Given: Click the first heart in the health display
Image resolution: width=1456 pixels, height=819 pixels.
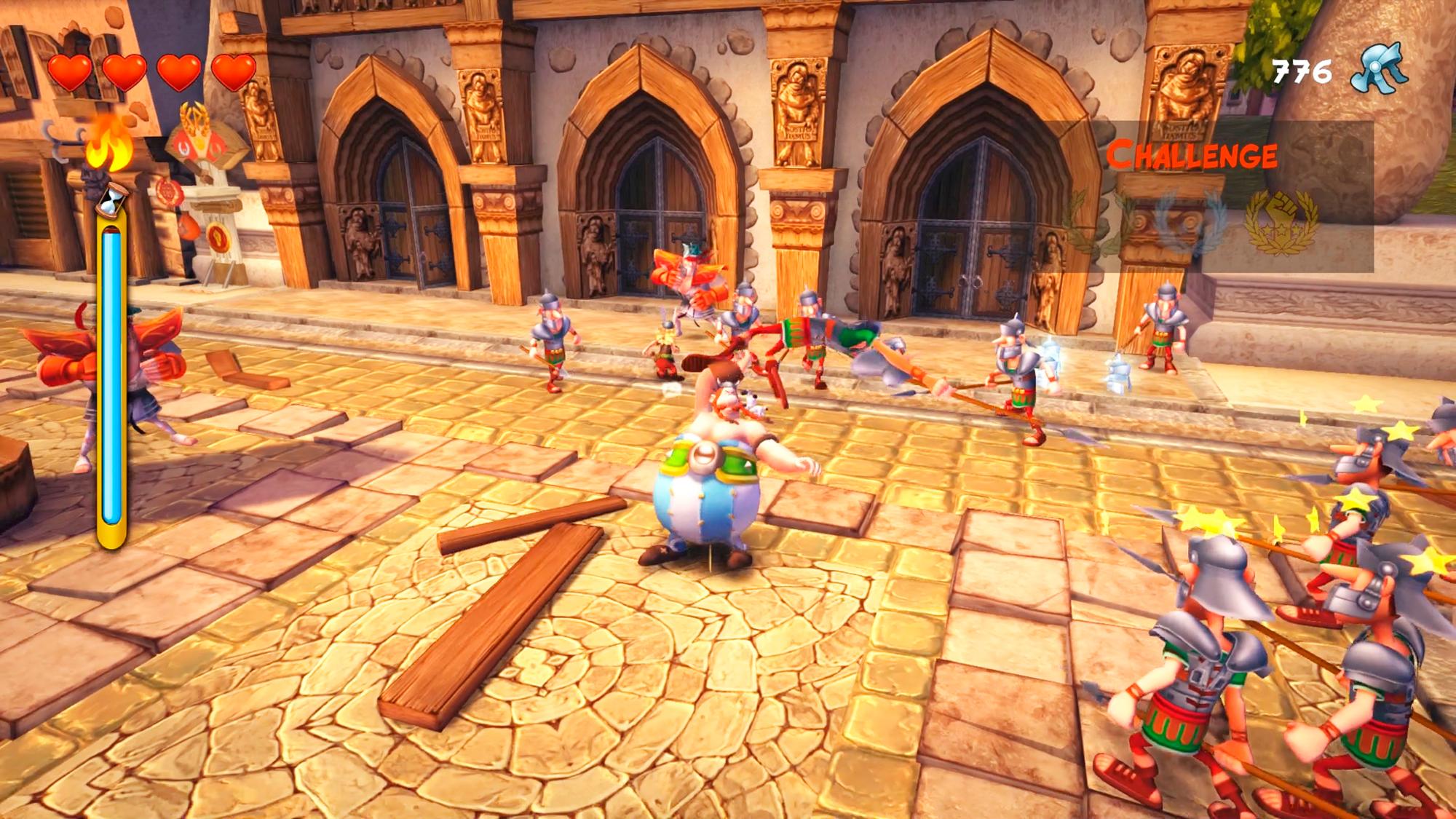Looking at the screenshot, I should click(69, 72).
